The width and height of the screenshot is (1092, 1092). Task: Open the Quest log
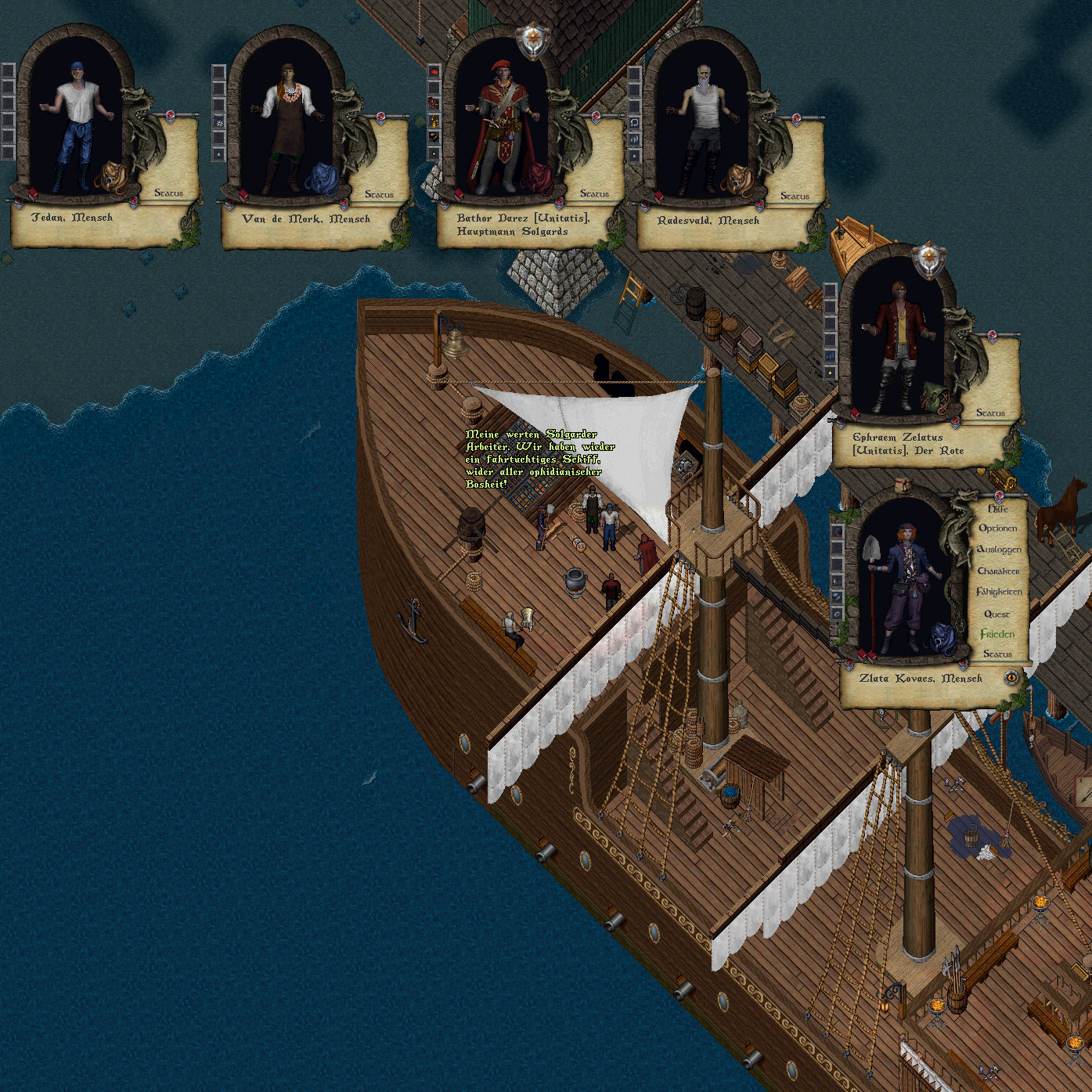click(x=996, y=614)
